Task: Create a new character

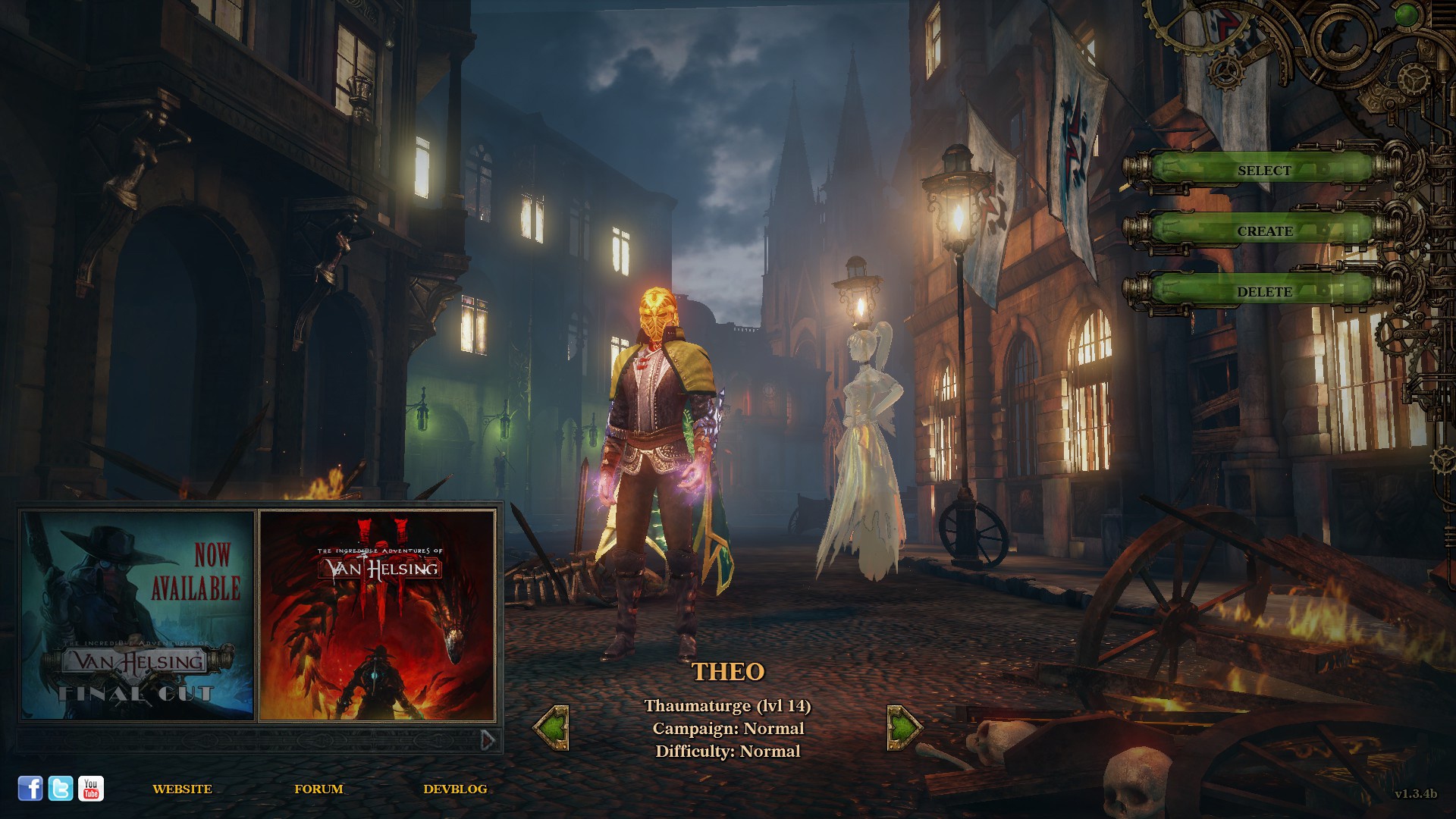Action: tap(1263, 231)
